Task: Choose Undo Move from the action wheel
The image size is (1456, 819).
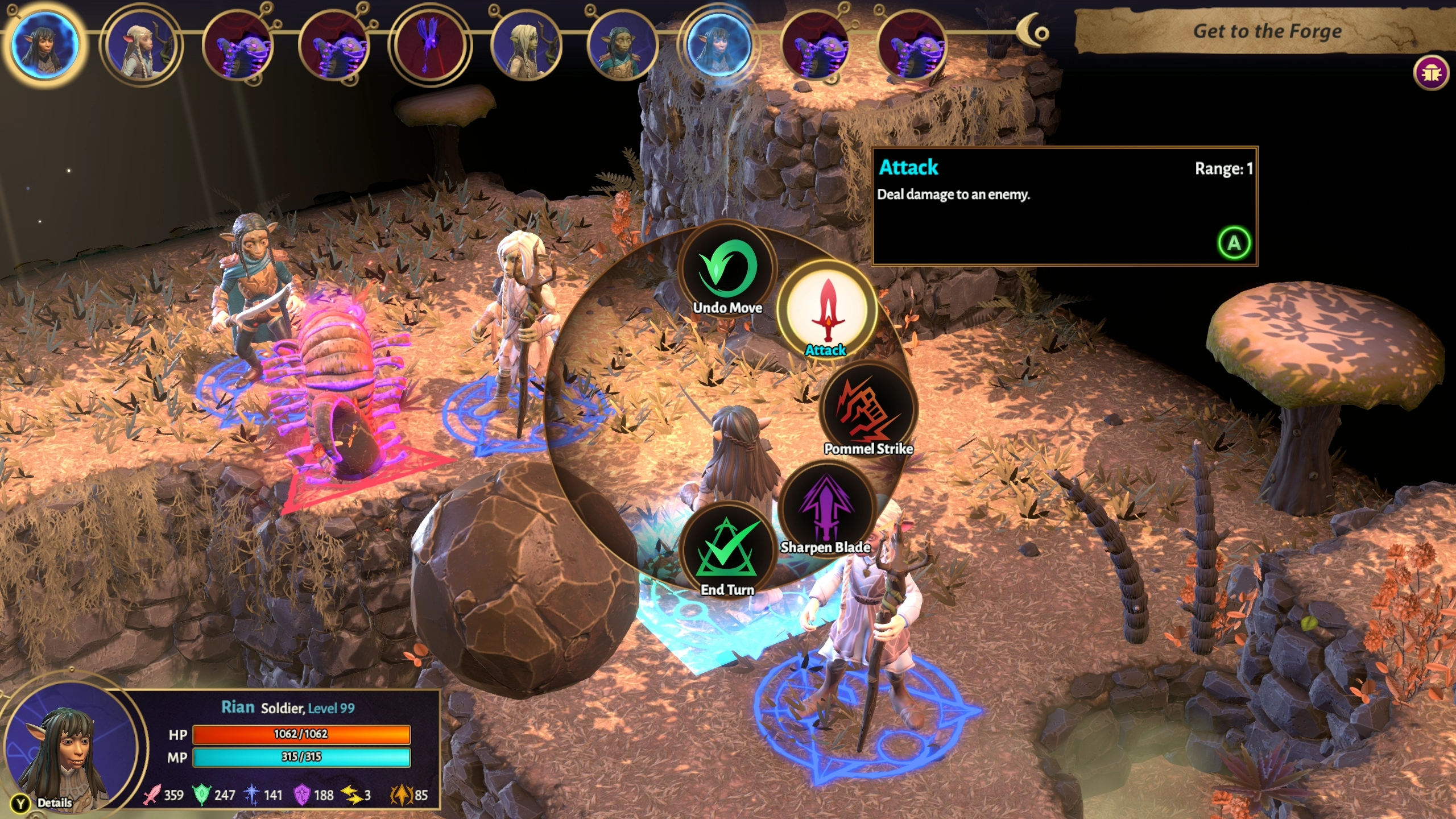Action: (x=727, y=270)
